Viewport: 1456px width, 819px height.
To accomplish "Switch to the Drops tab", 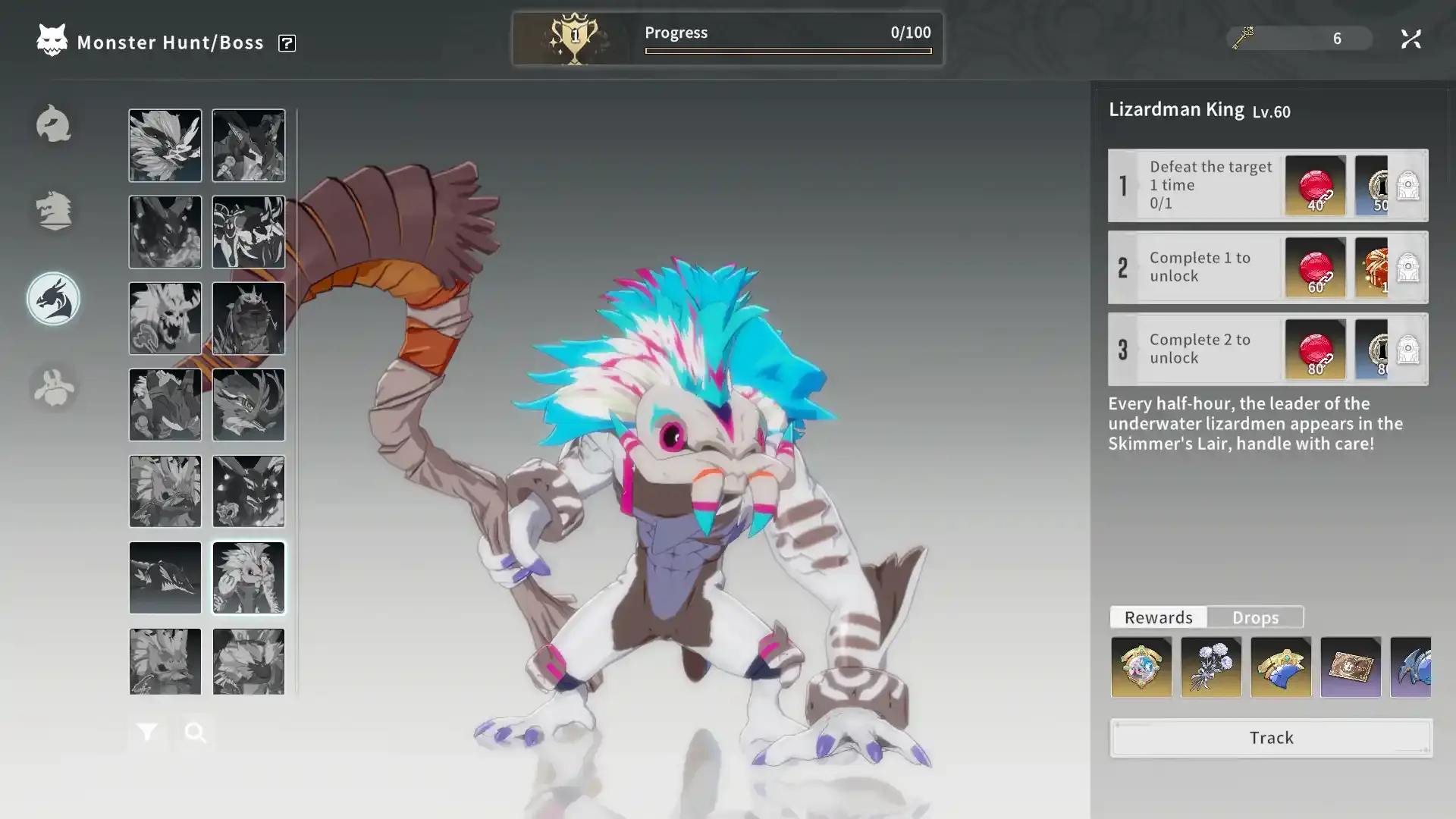I will [x=1255, y=617].
